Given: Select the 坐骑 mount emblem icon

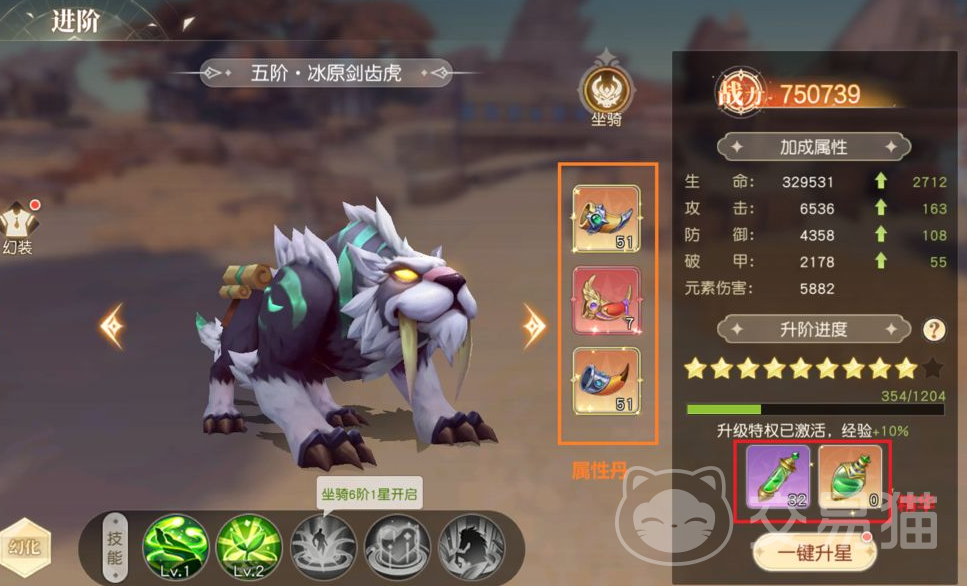Looking at the screenshot, I should (x=606, y=94).
